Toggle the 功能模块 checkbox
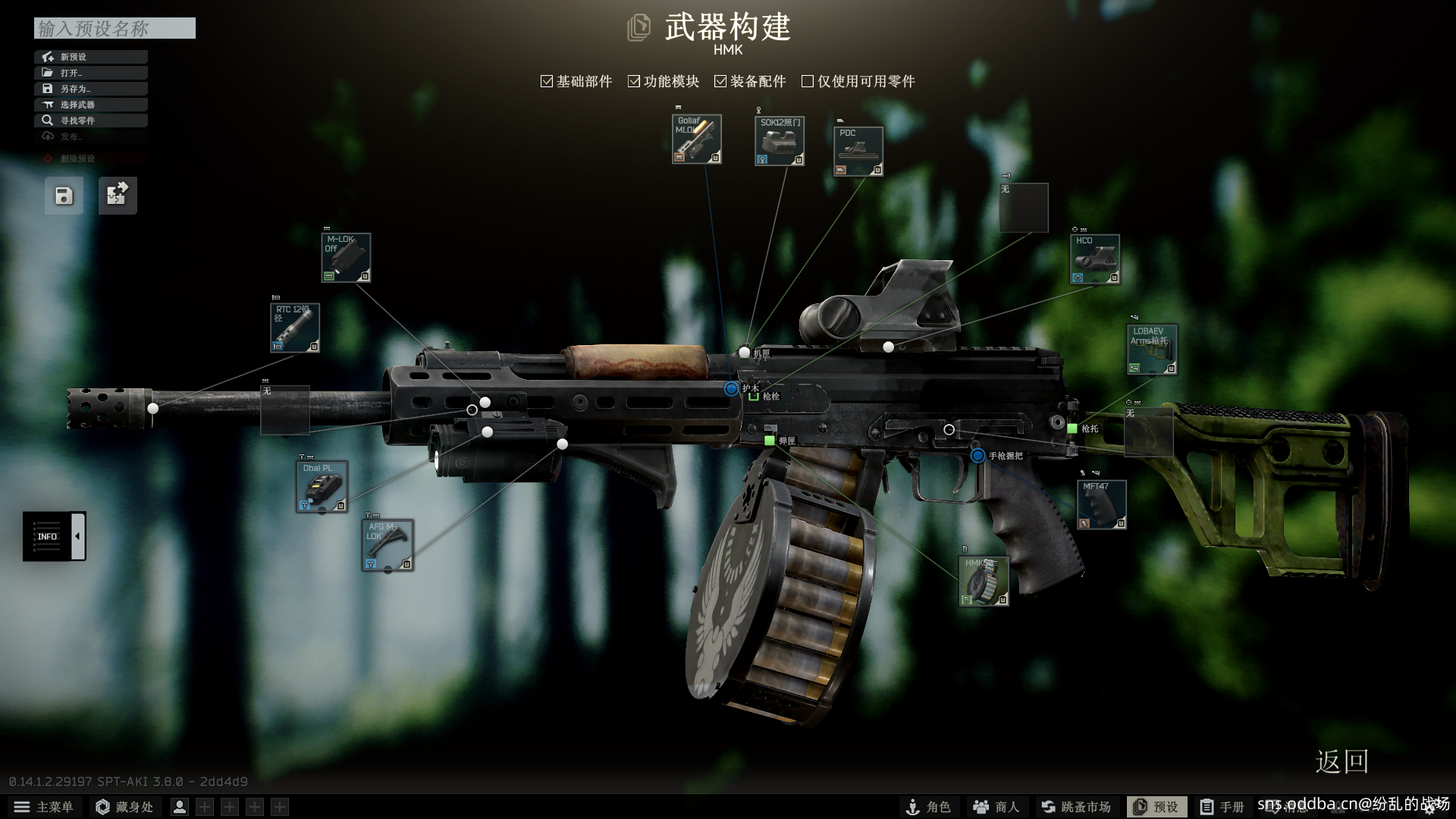Image resolution: width=1456 pixels, height=819 pixels. (634, 81)
